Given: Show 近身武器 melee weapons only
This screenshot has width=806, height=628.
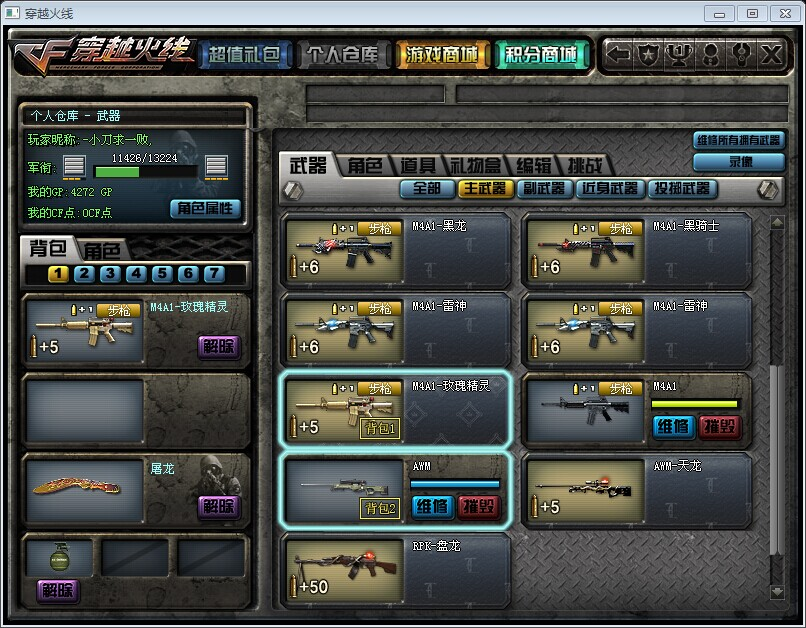Looking at the screenshot, I should [x=610, y=188].
